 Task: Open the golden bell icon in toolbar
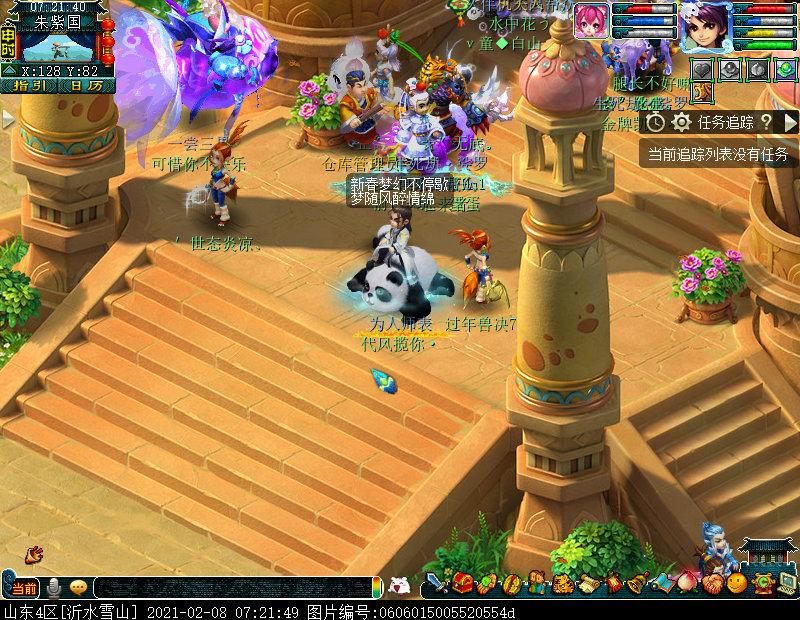click(636, 584)
